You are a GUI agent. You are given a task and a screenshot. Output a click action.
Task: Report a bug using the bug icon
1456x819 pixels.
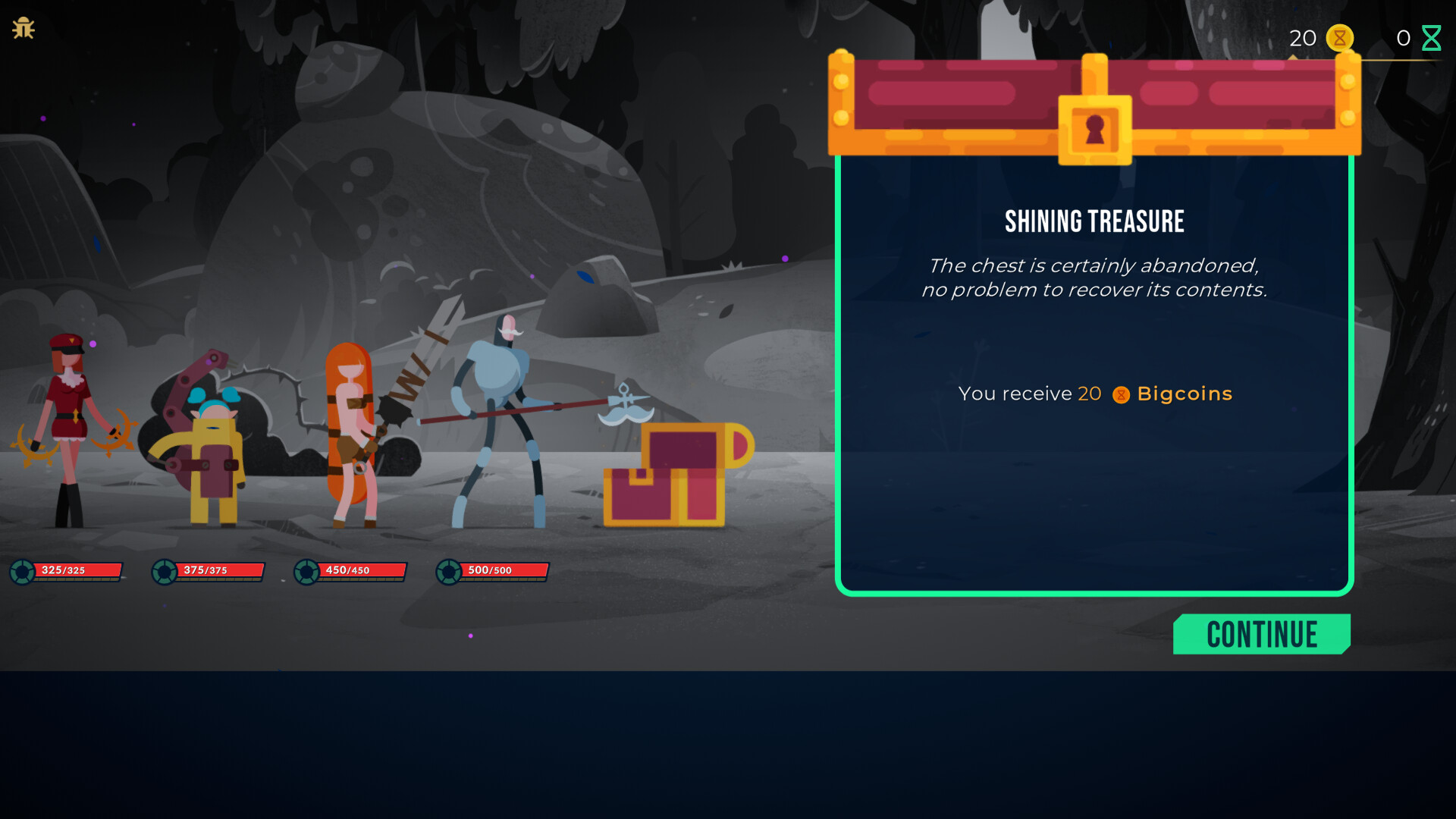click(23, 28)
